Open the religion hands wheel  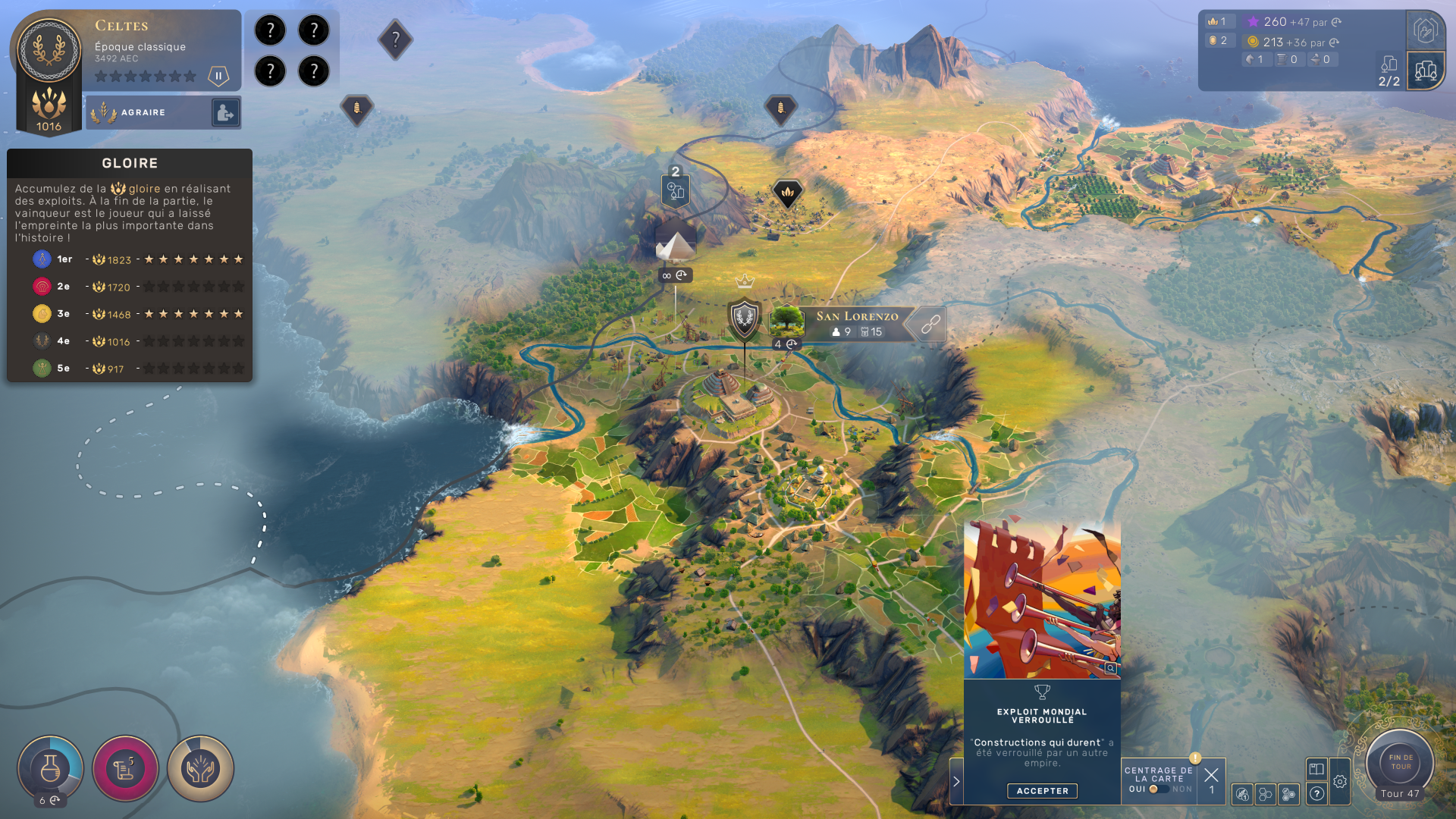click(200, 769)
